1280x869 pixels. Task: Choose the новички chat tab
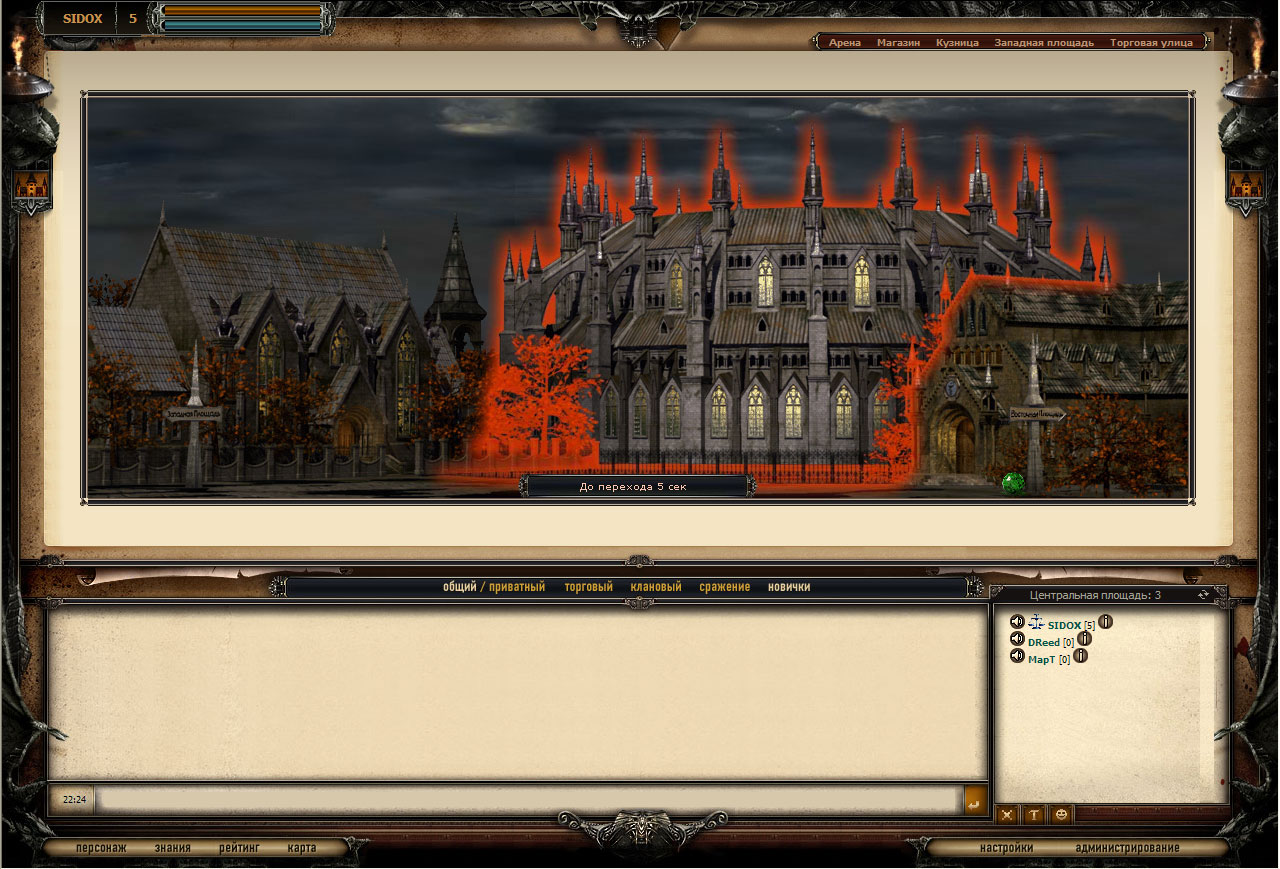click(789, 587)
